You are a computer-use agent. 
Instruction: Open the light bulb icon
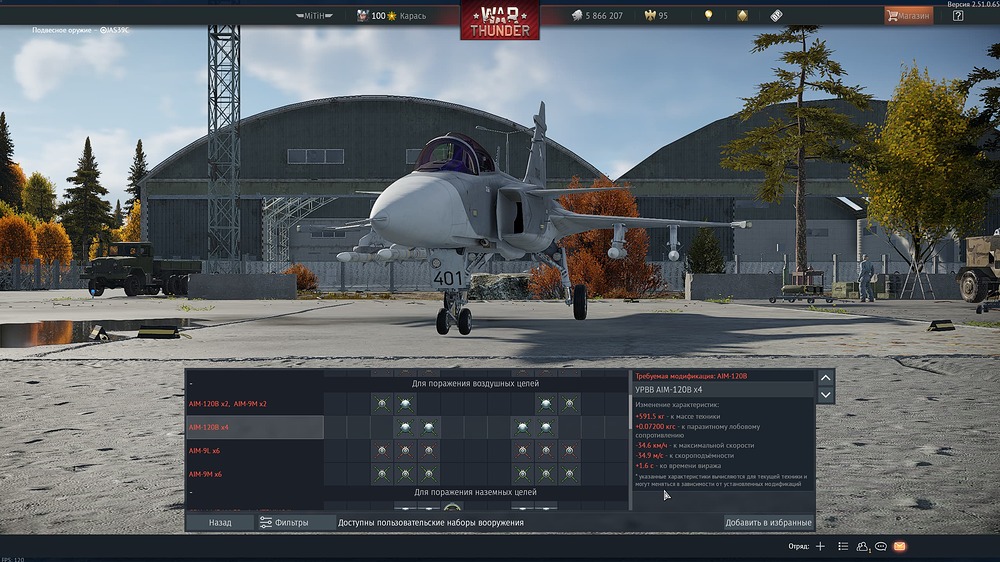(x=709, y=16)
